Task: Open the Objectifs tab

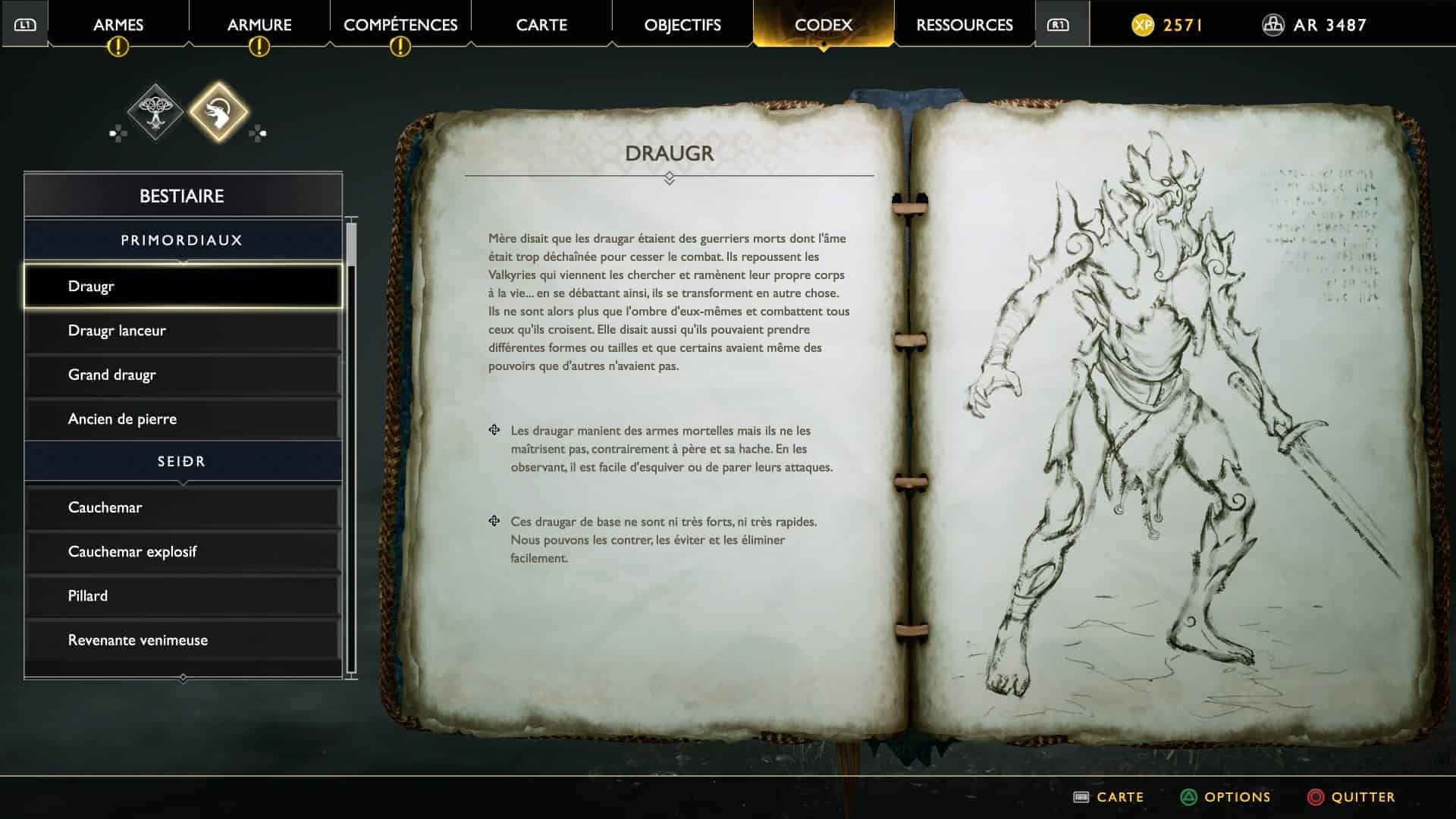Action: 682,25
